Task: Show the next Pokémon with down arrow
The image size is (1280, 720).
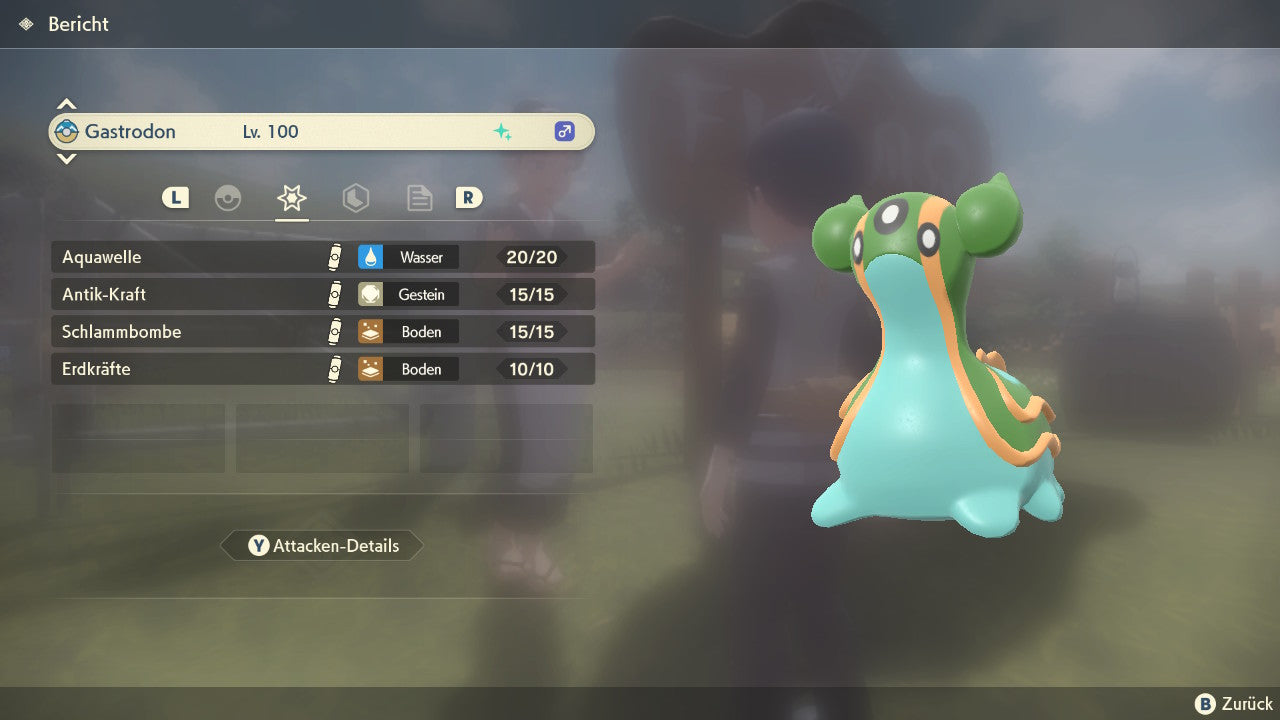Action: click(66, 158)
